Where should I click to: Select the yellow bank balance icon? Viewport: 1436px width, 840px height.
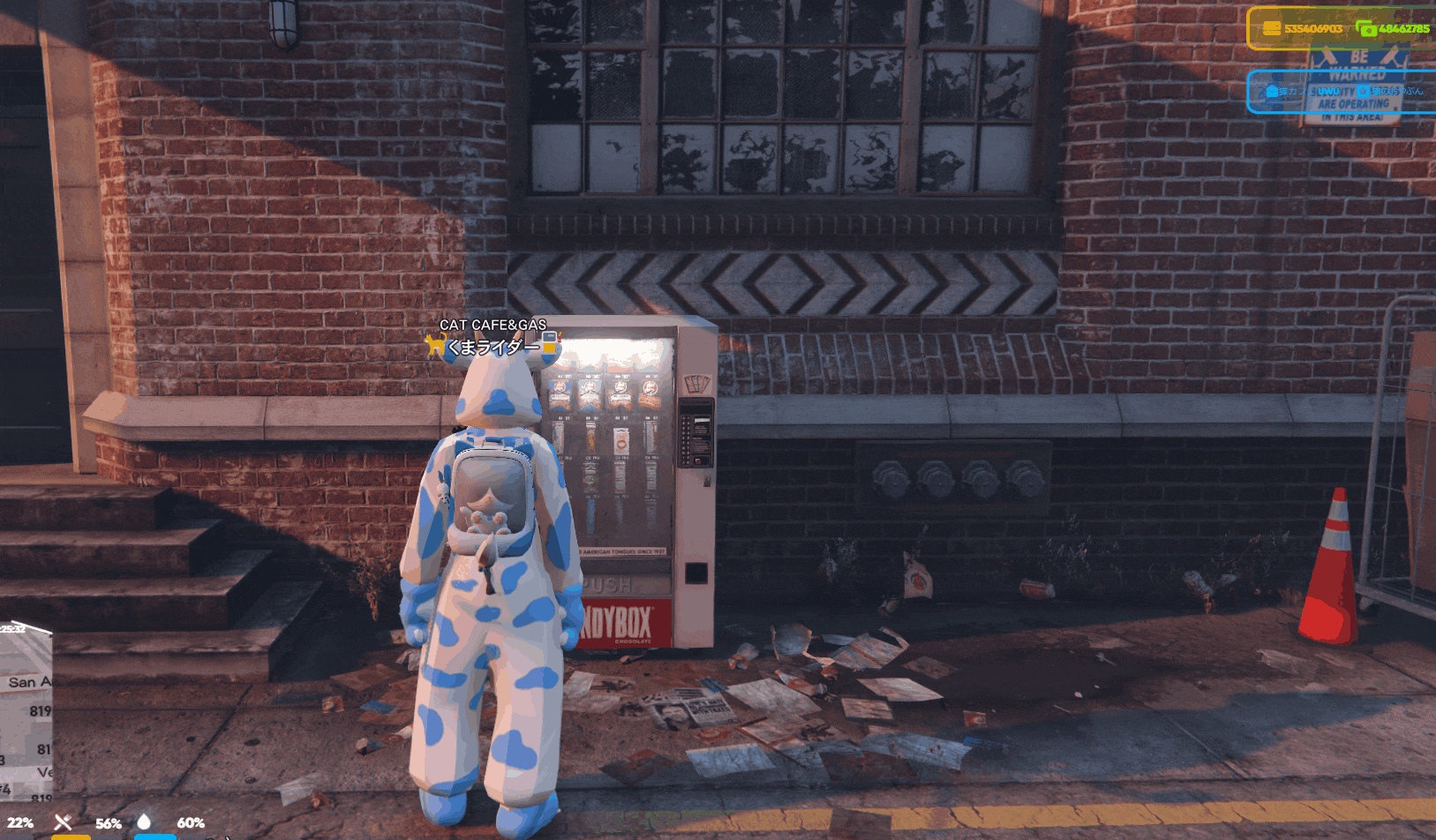pyautogui.click(x=1271, y=27)
